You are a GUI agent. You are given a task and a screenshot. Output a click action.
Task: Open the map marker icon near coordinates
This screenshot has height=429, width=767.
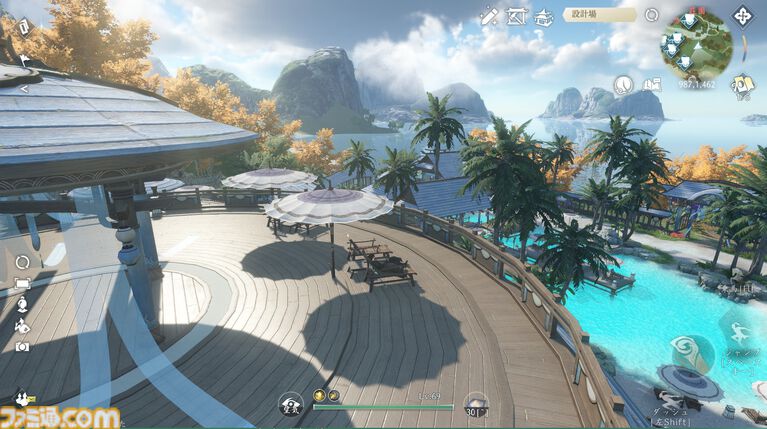652,85
